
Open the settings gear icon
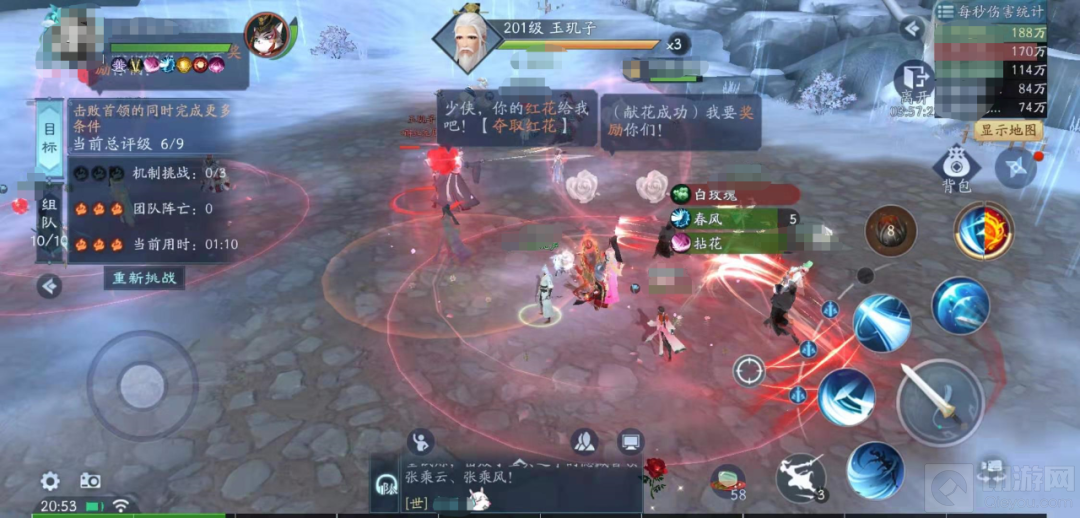coord(50,481)
